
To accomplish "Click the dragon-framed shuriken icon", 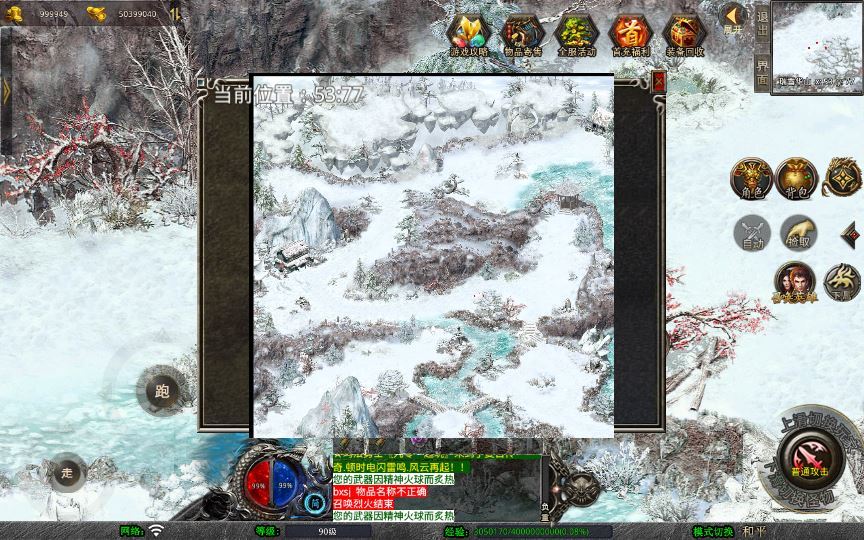I will click(843, 177).
